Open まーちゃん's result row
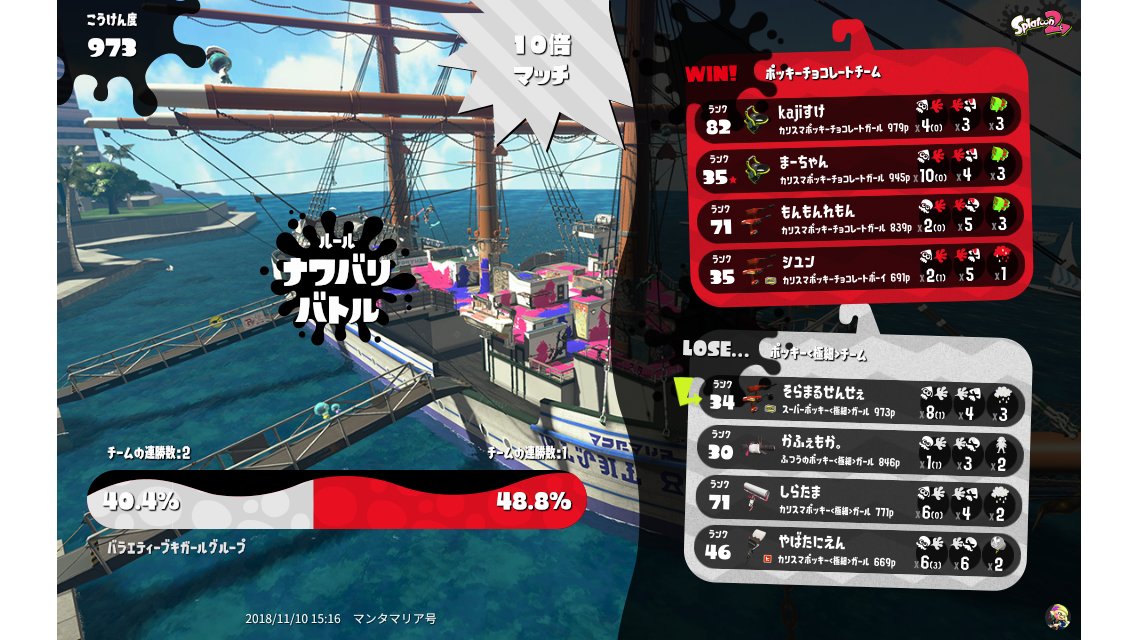 858,168
